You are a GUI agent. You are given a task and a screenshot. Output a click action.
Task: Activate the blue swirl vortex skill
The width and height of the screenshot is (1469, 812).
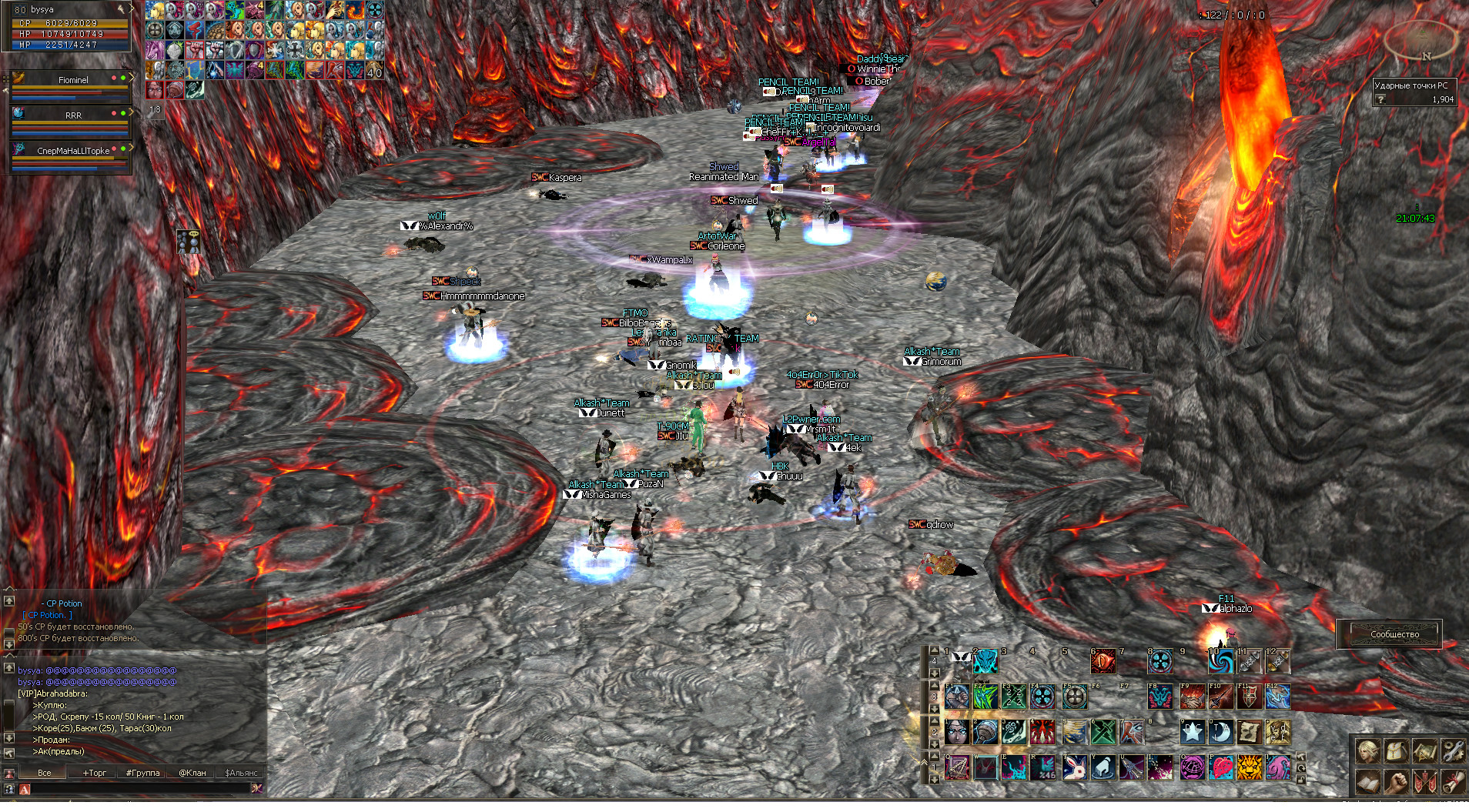pos(1220,661)
